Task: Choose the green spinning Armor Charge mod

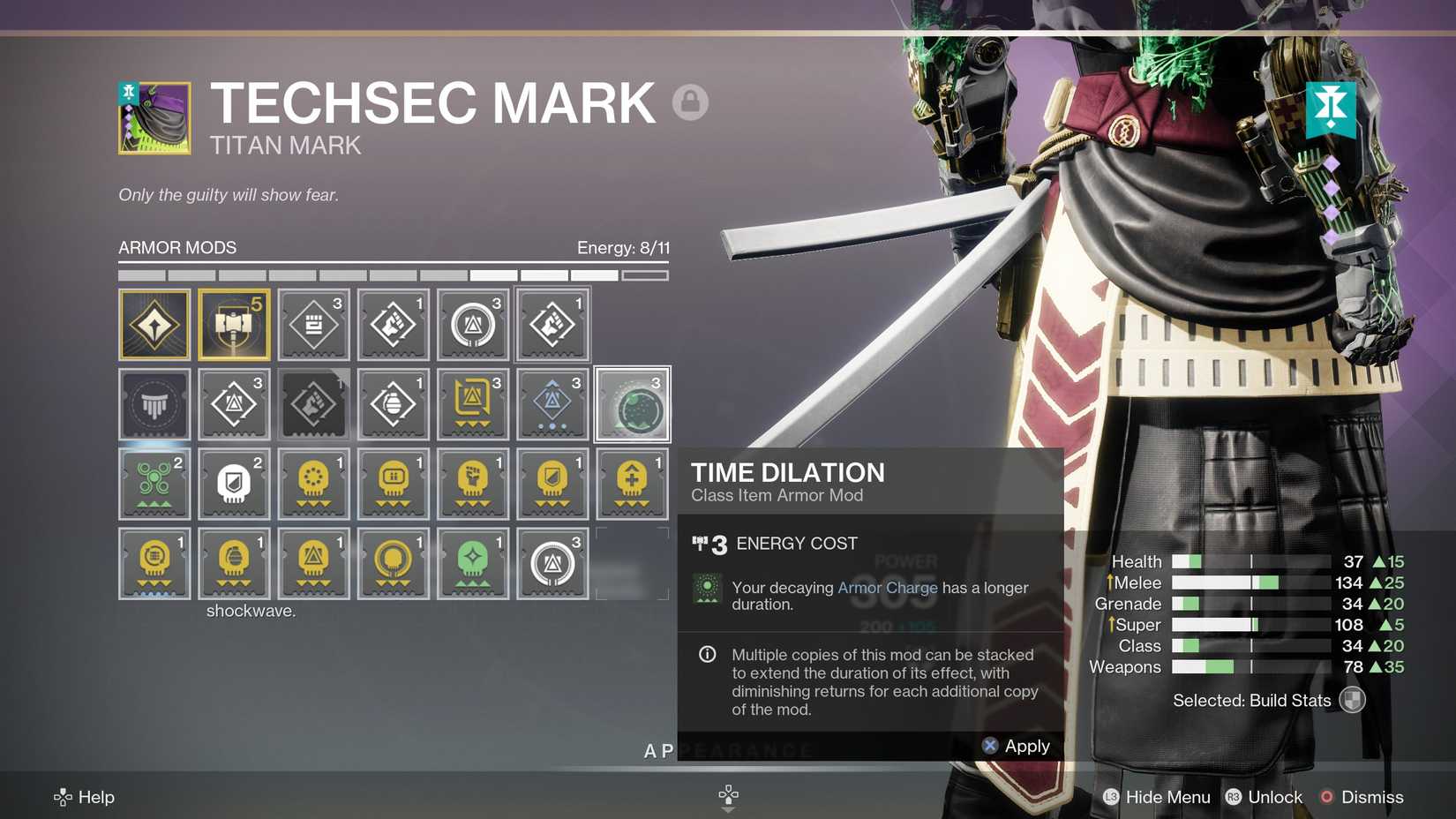Action: click(154, 484)
